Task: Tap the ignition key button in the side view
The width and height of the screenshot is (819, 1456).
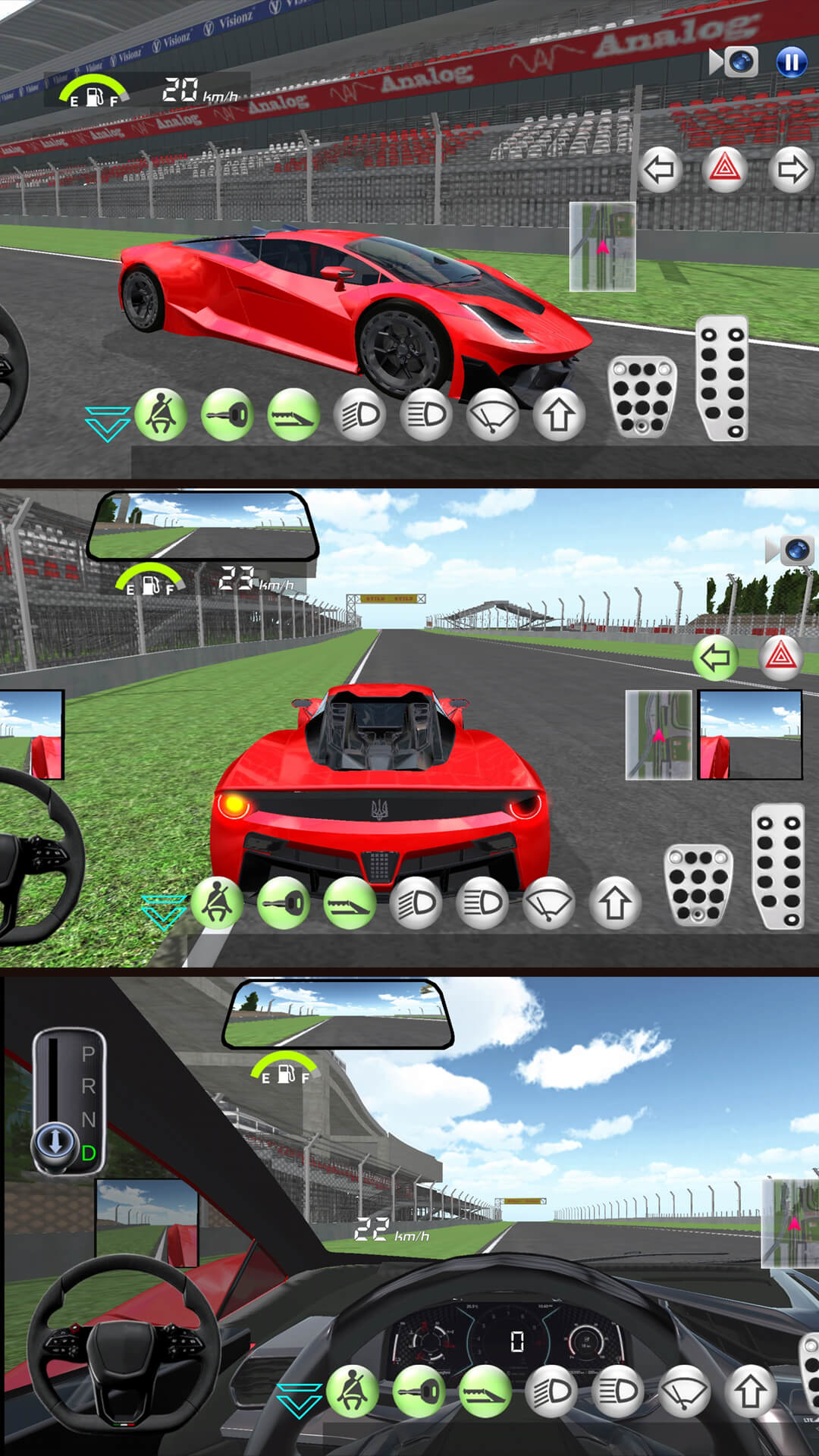Action: [227, 415]
